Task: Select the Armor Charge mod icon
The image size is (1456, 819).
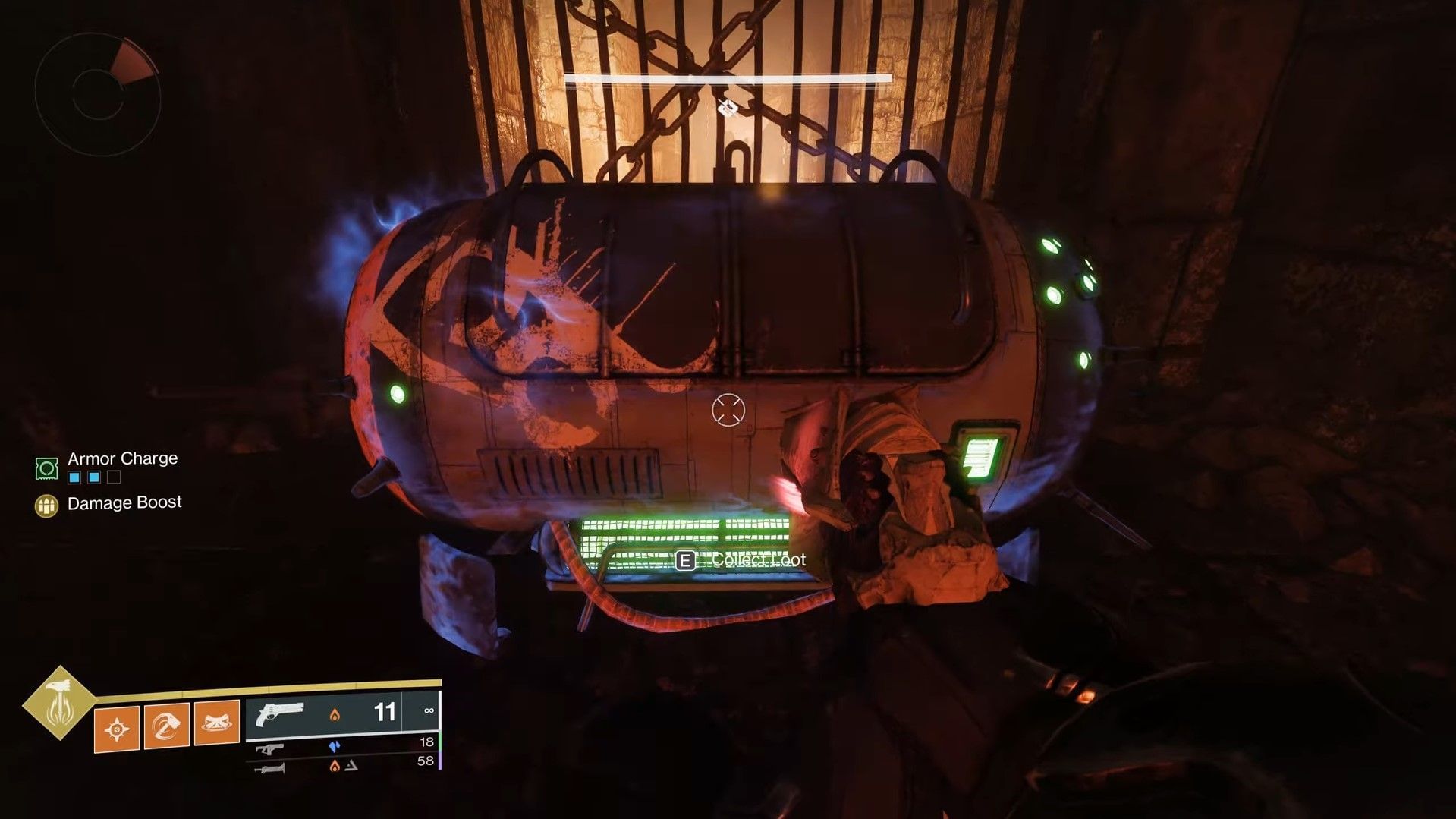Action: click(46, 468)
